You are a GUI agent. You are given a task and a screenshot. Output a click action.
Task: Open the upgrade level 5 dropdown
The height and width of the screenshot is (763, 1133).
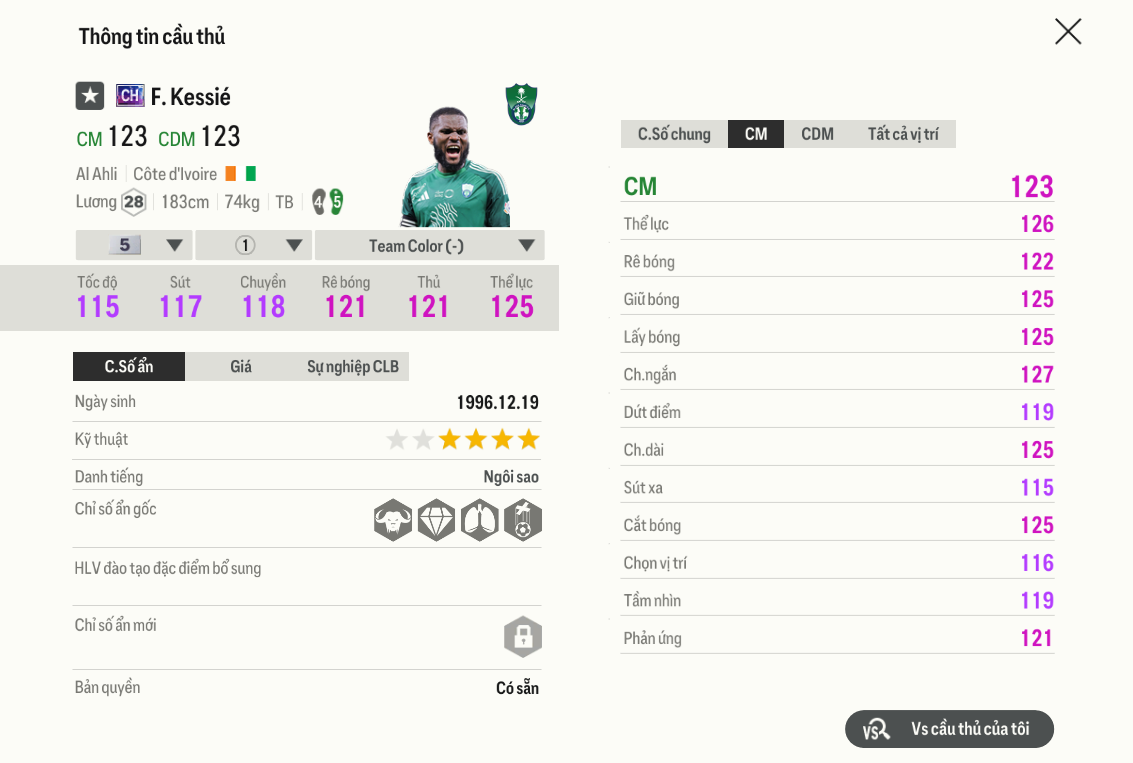134,246
